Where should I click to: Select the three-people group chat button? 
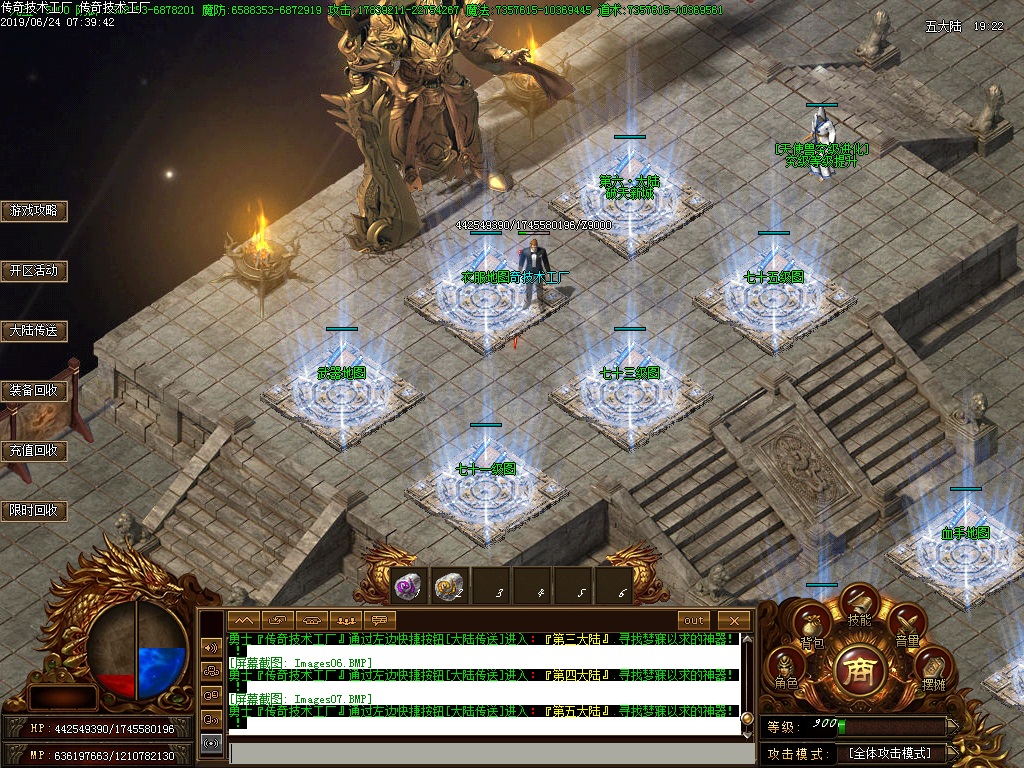coord(346,621)
